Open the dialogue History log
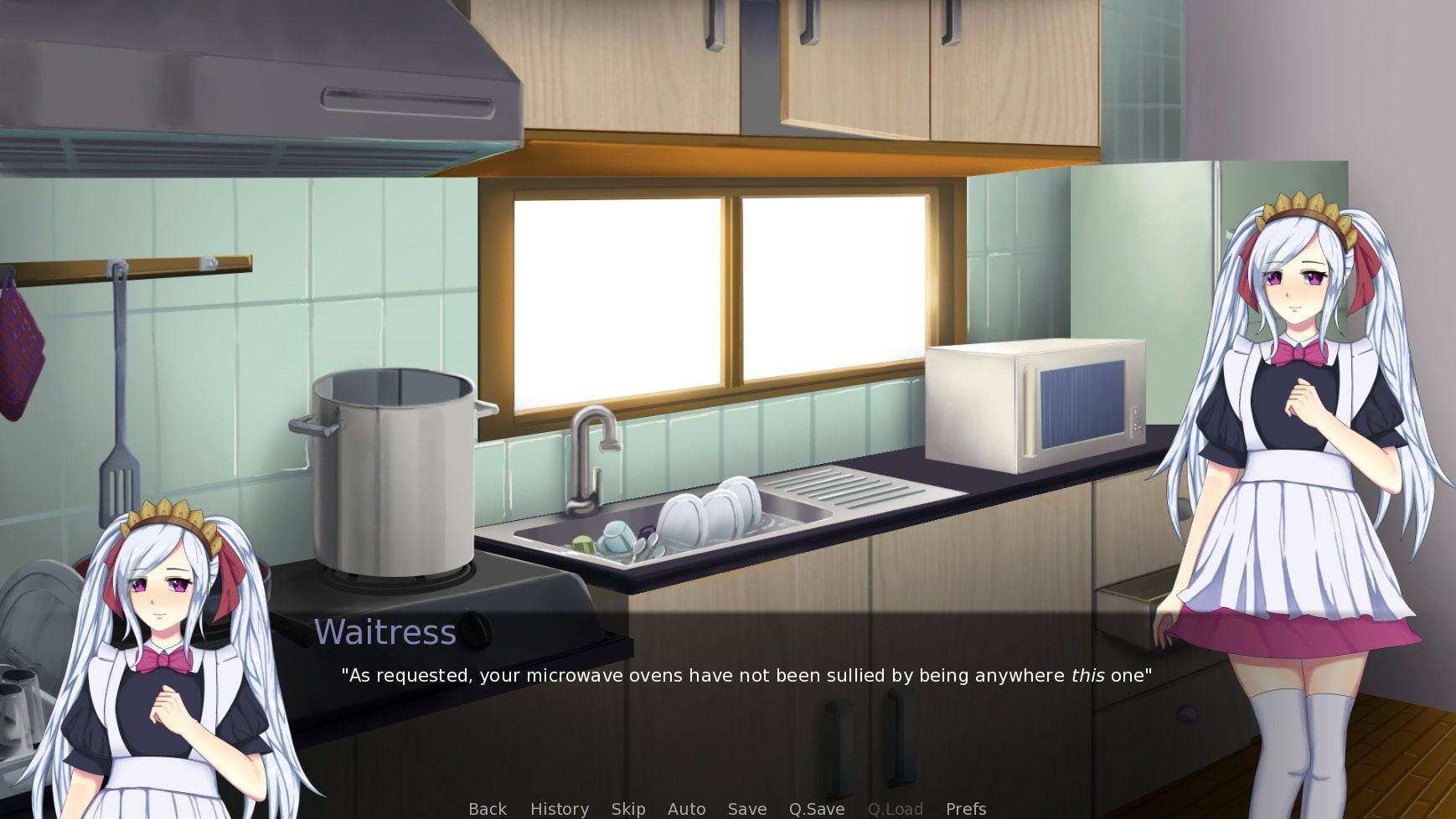 click(x=560, y=808)
